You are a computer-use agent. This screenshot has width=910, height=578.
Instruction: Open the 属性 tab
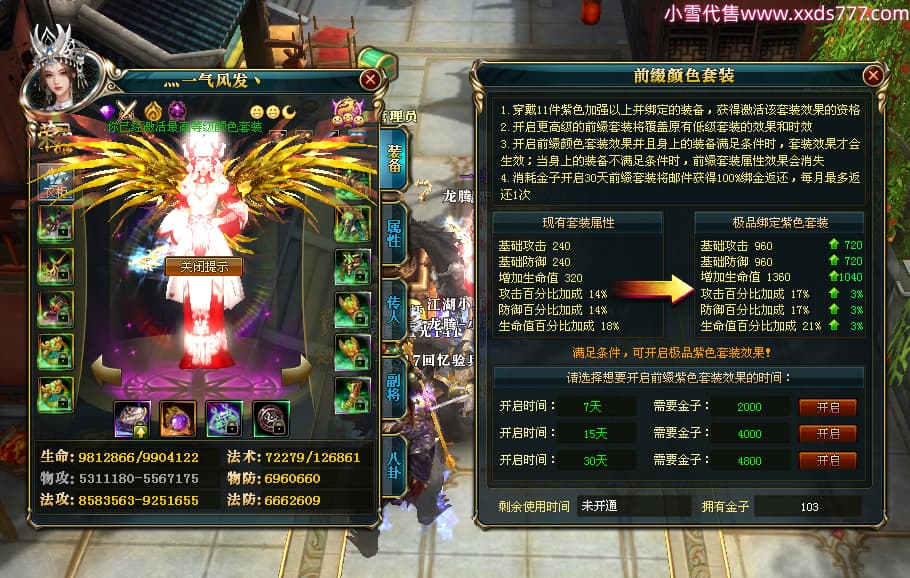coord(395,236)
